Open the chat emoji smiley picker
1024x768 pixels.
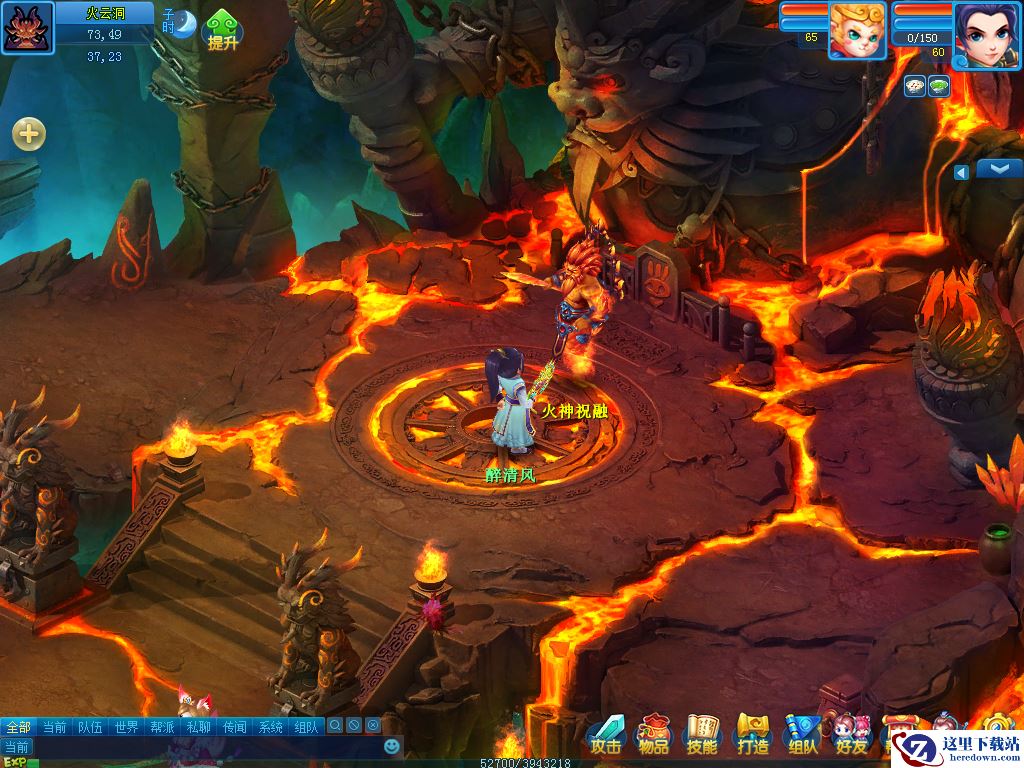tap(392, 746)
